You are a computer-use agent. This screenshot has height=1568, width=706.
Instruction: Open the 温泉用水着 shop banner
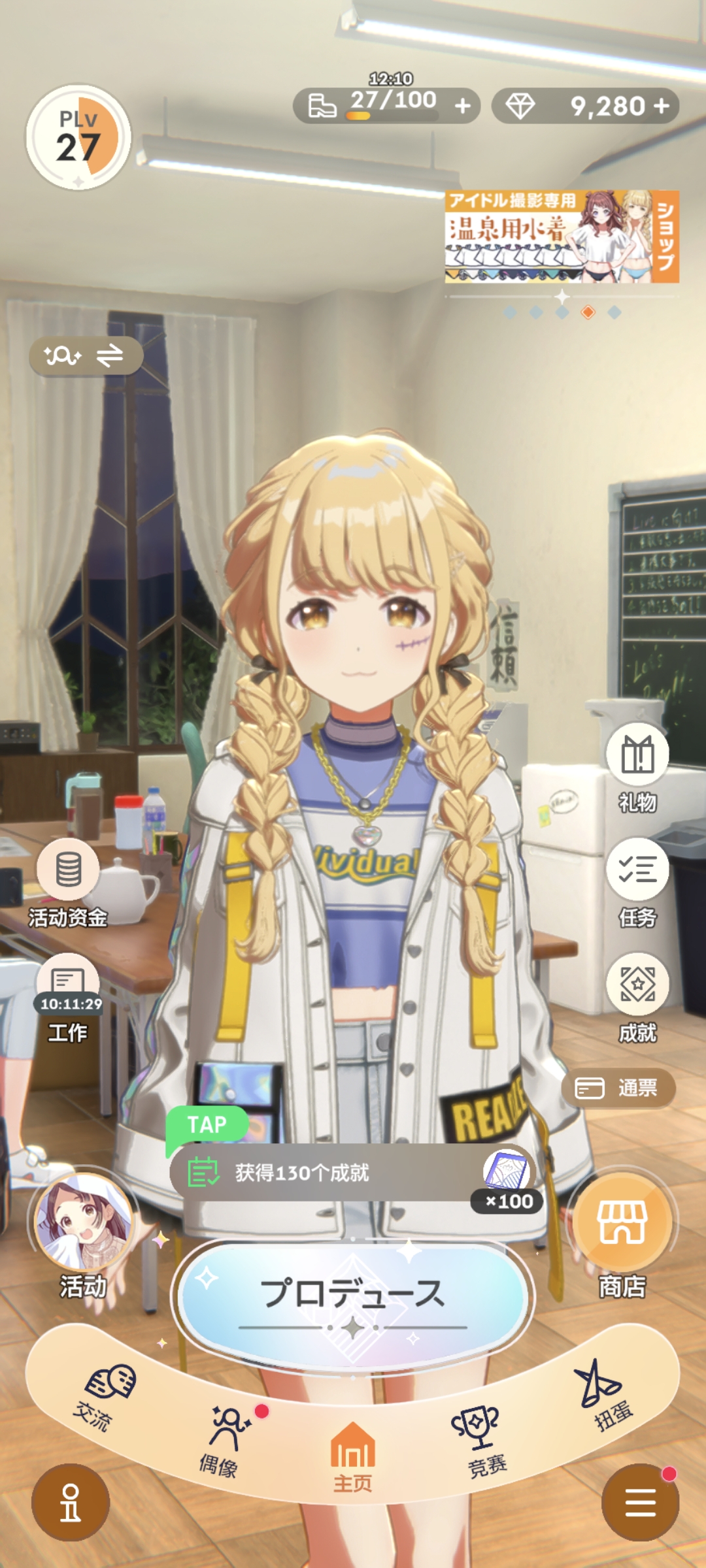562,237
